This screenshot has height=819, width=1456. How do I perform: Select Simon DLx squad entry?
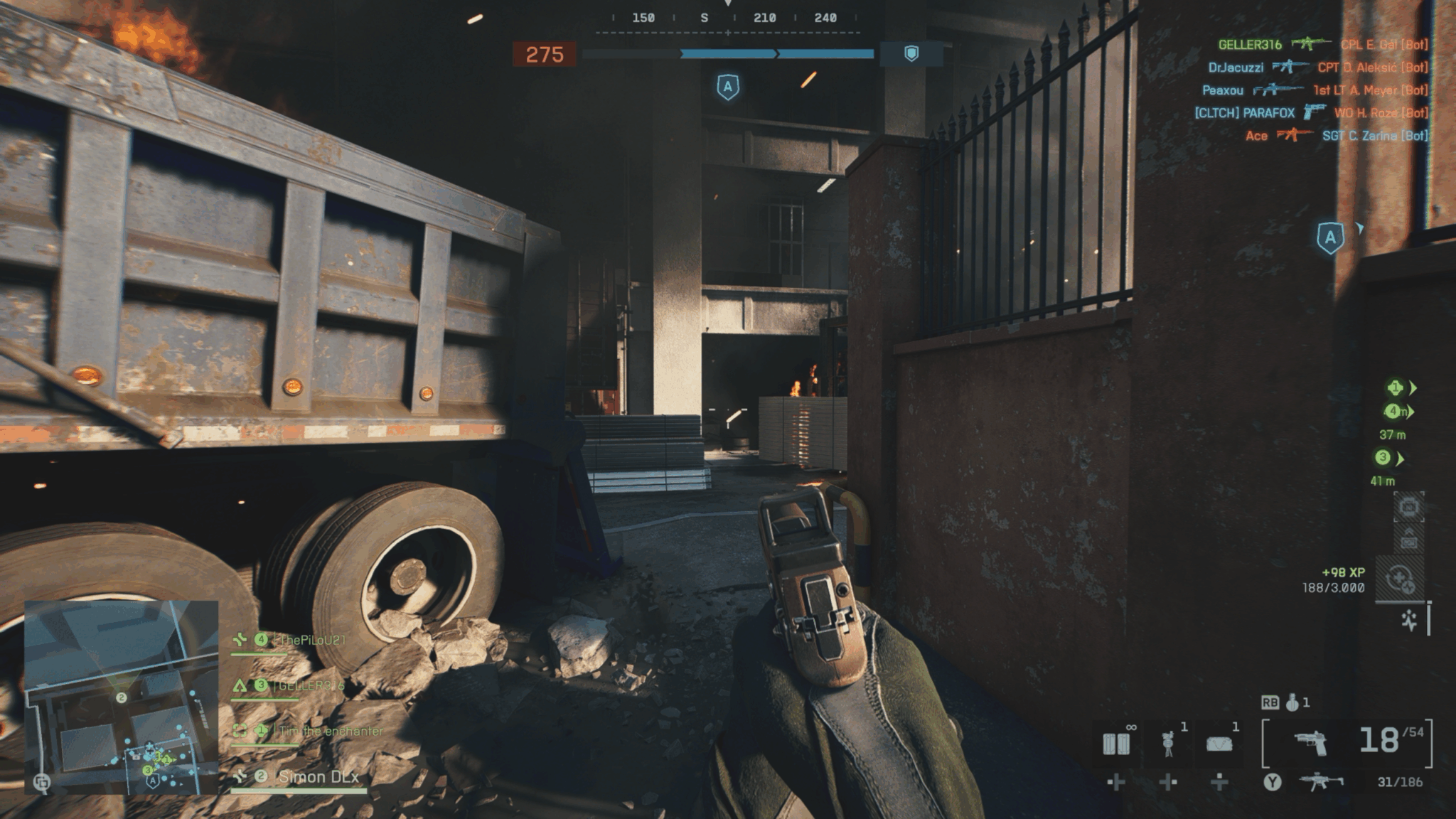[x=318, y=777]
